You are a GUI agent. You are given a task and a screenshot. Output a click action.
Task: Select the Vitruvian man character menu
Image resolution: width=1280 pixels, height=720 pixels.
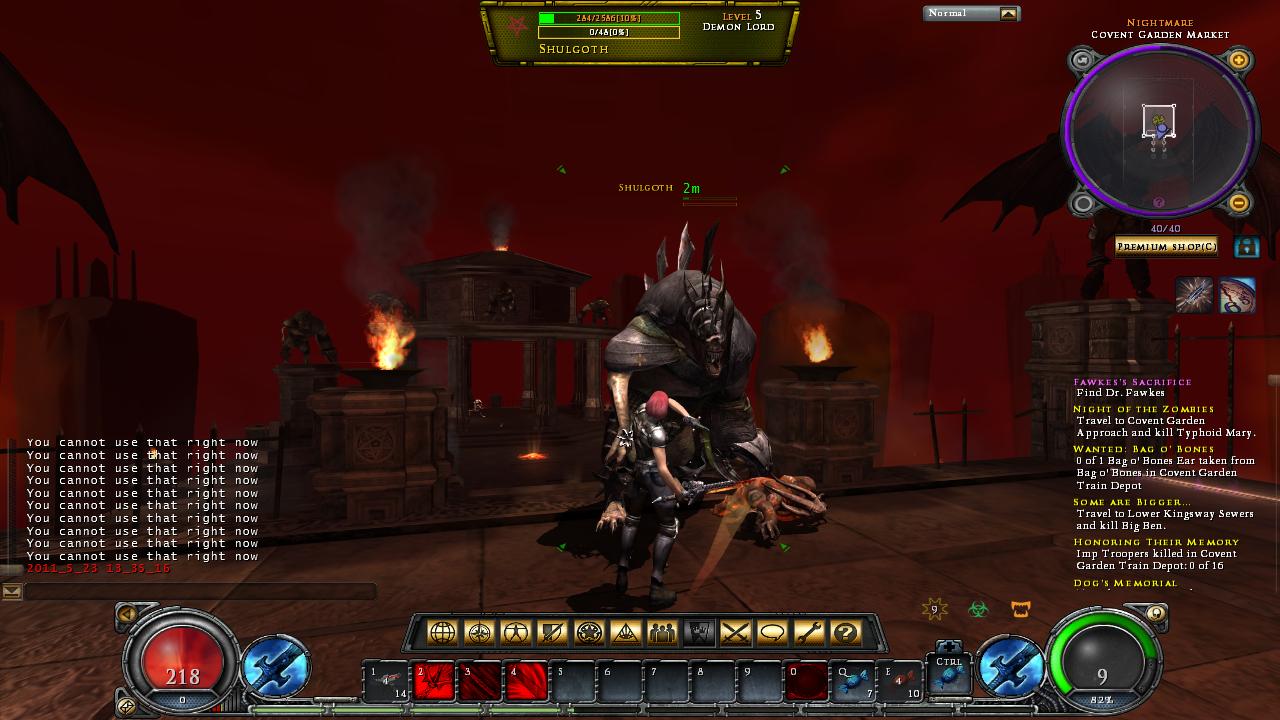[x=516, y=632]
